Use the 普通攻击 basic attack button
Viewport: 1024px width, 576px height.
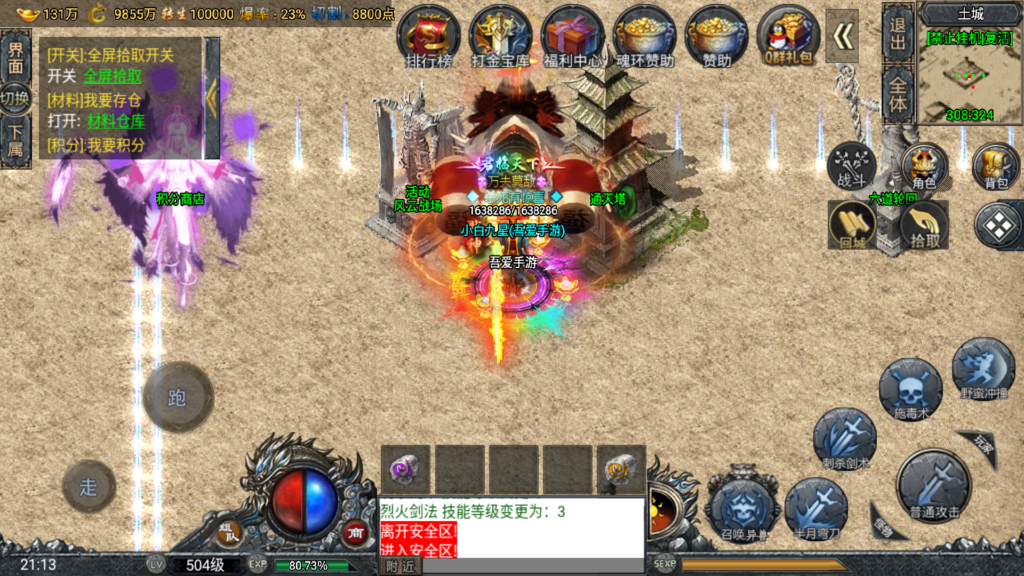(933, 487)
